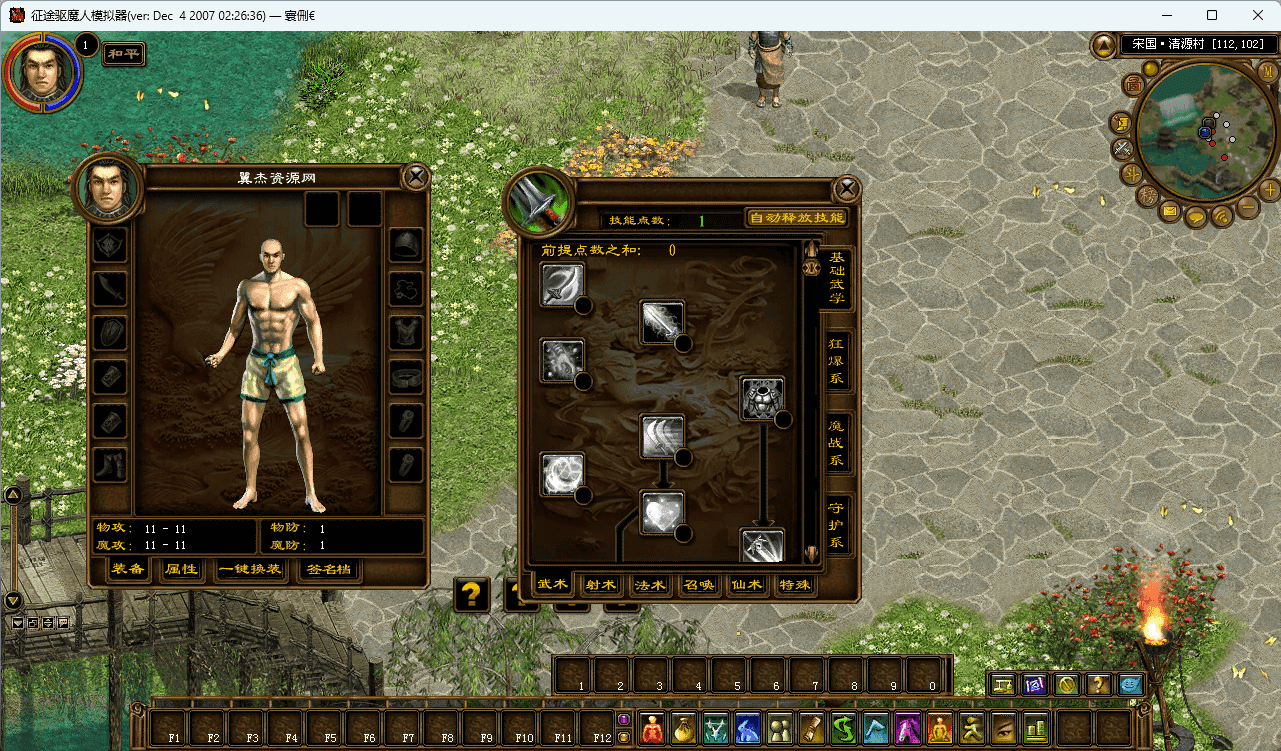Click the blue smiley face icon
The height and width of the screenshot is (751, 1281).
click(1131, 685)
